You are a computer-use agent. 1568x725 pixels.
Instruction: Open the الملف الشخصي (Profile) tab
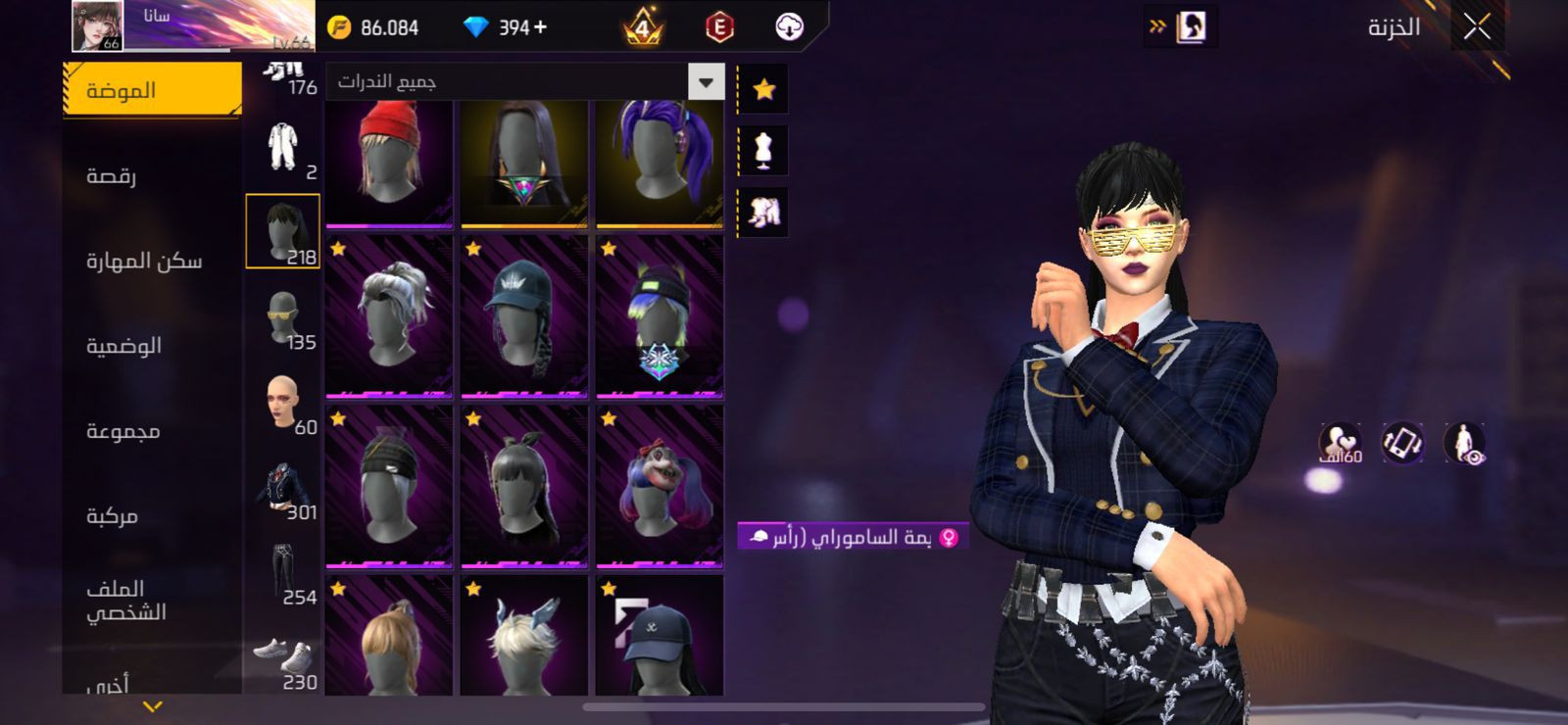point(125,600)
